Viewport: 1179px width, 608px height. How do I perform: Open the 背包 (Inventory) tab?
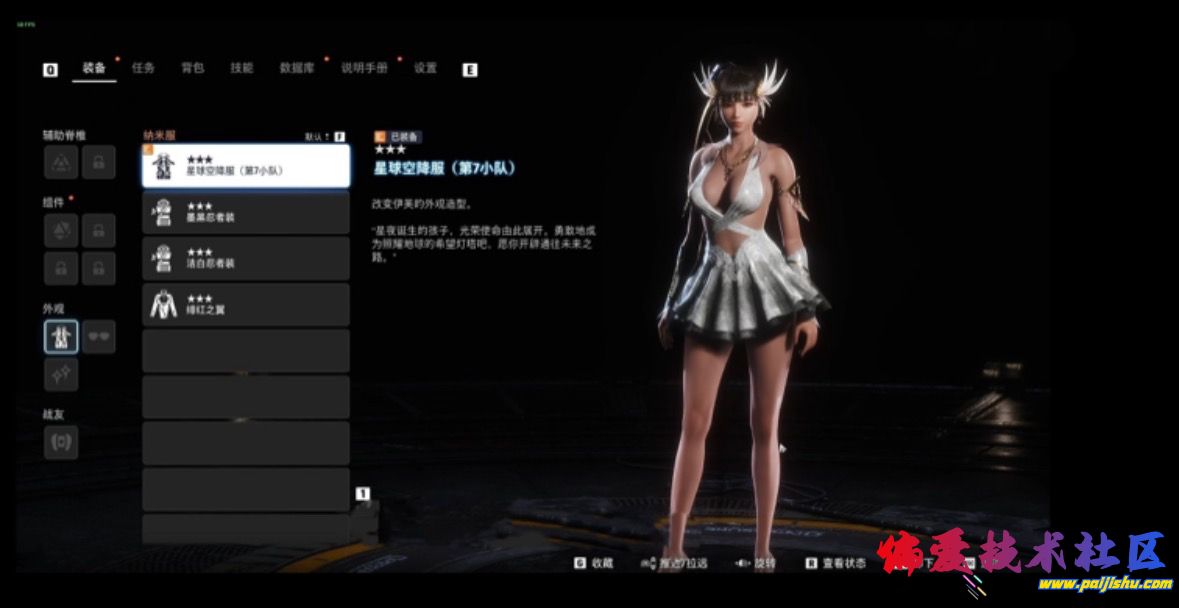point(193,68)
